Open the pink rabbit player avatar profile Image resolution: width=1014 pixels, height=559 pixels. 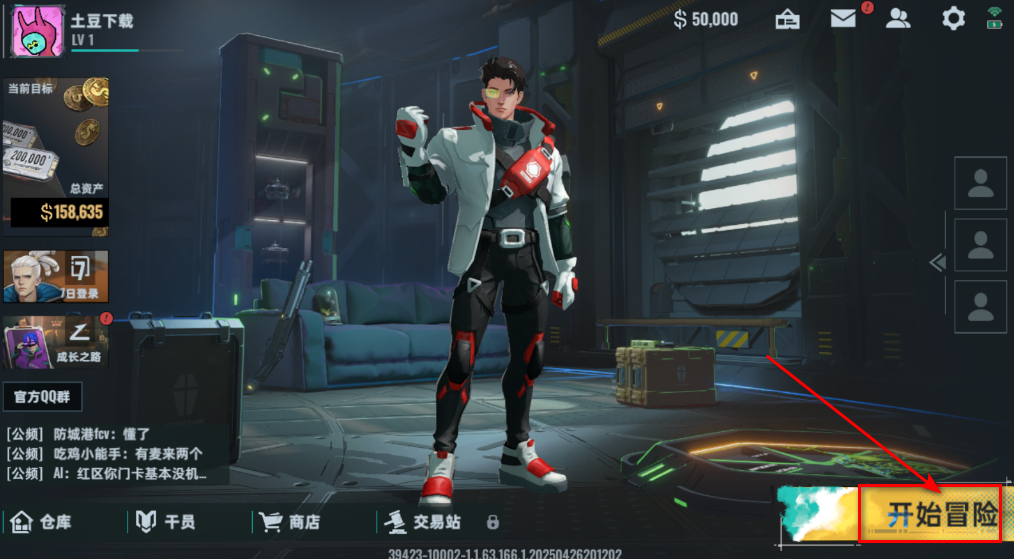[x=38, y=30]
